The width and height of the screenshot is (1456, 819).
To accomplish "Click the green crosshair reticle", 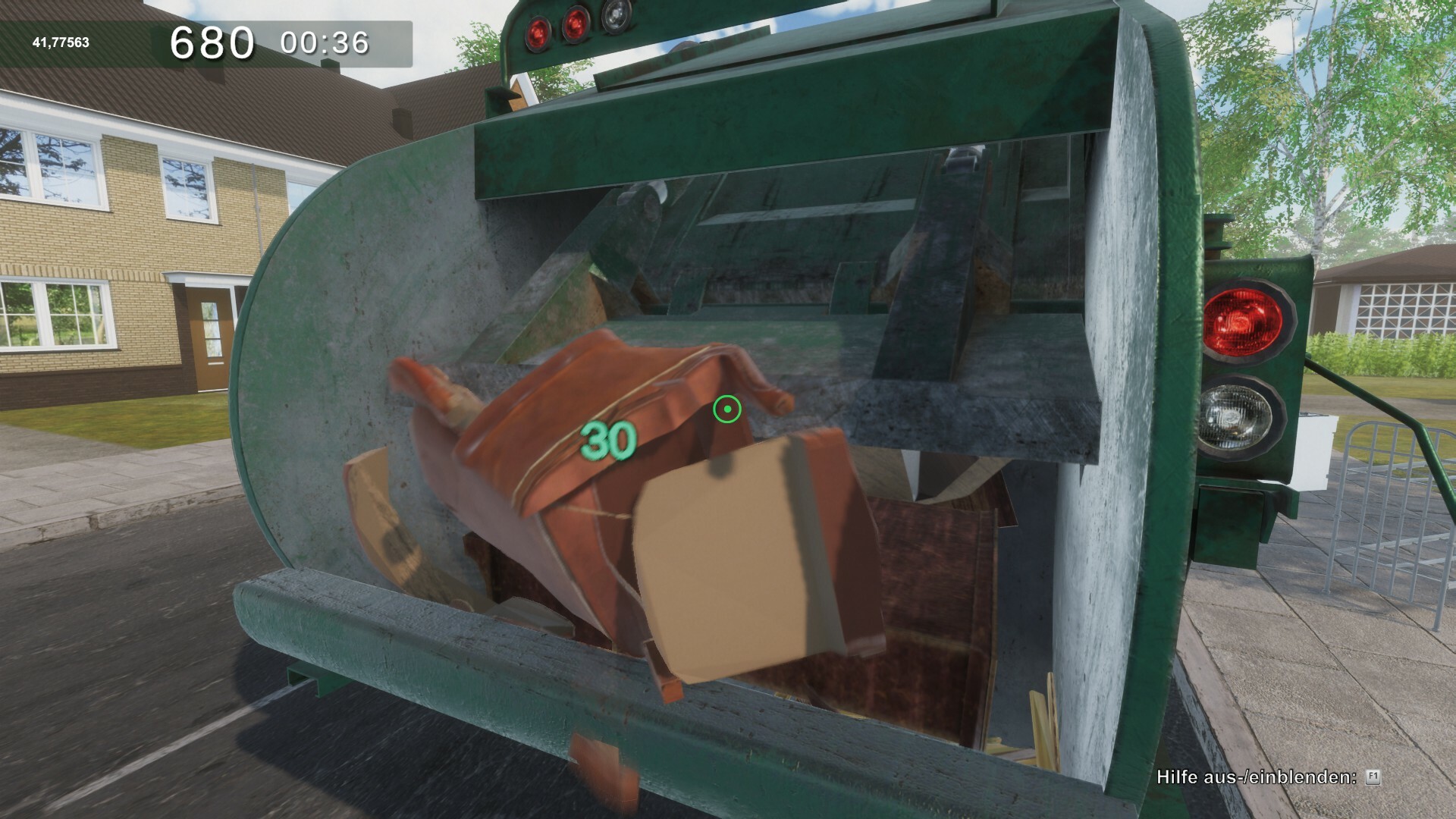I will pos(727,409).
